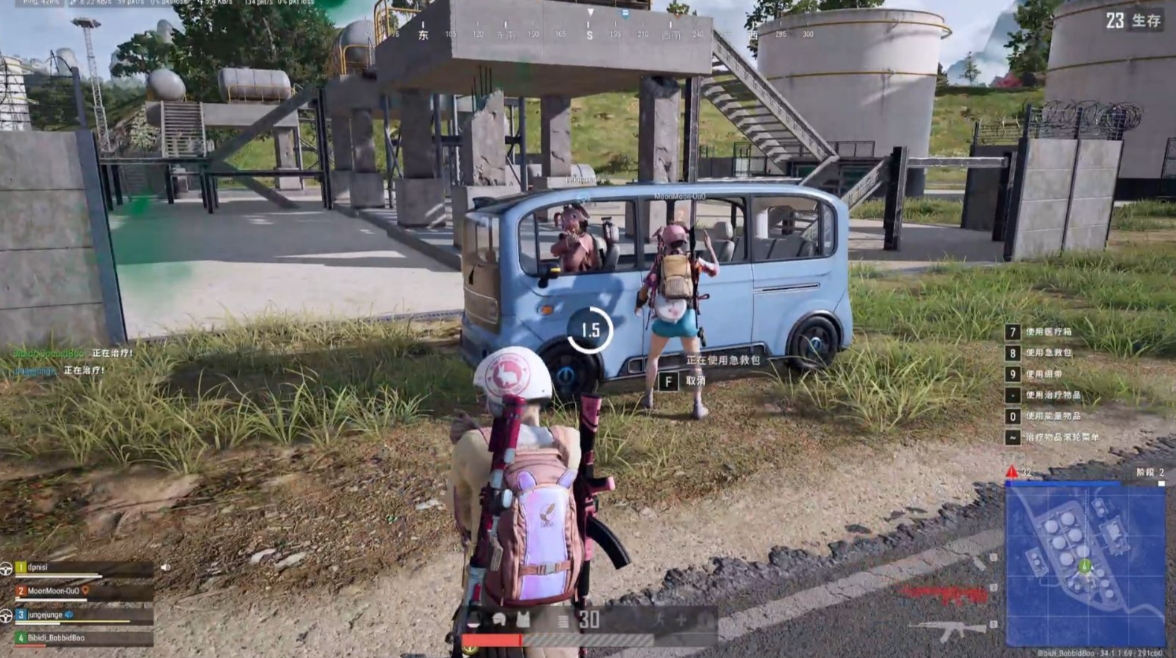
Task: Select the red rifle weapon slot
Action: point(943,594)
